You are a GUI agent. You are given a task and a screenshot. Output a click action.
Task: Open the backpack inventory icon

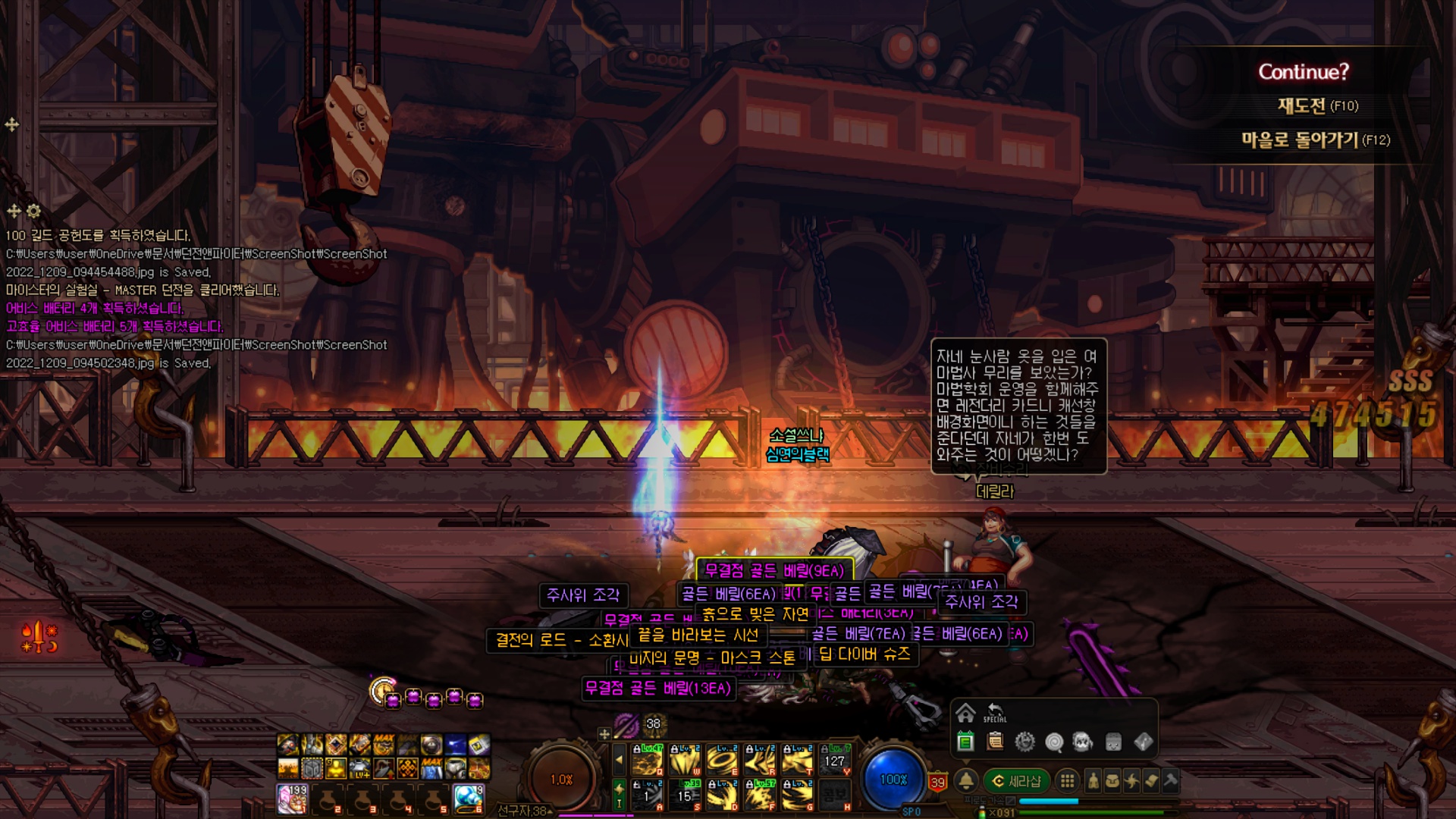coord(1112,780)
